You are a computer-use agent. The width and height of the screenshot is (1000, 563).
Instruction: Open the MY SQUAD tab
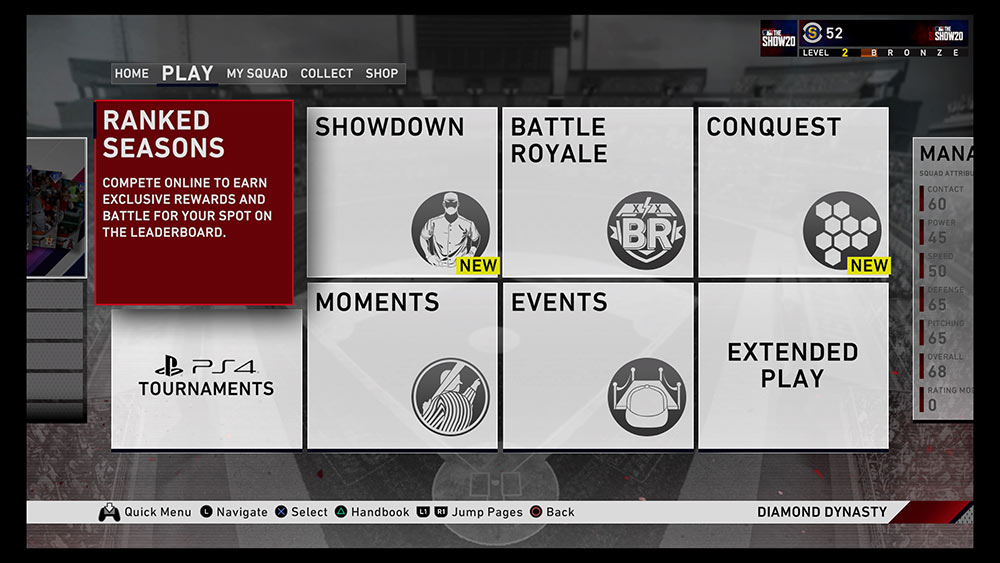tap(256, 73)
